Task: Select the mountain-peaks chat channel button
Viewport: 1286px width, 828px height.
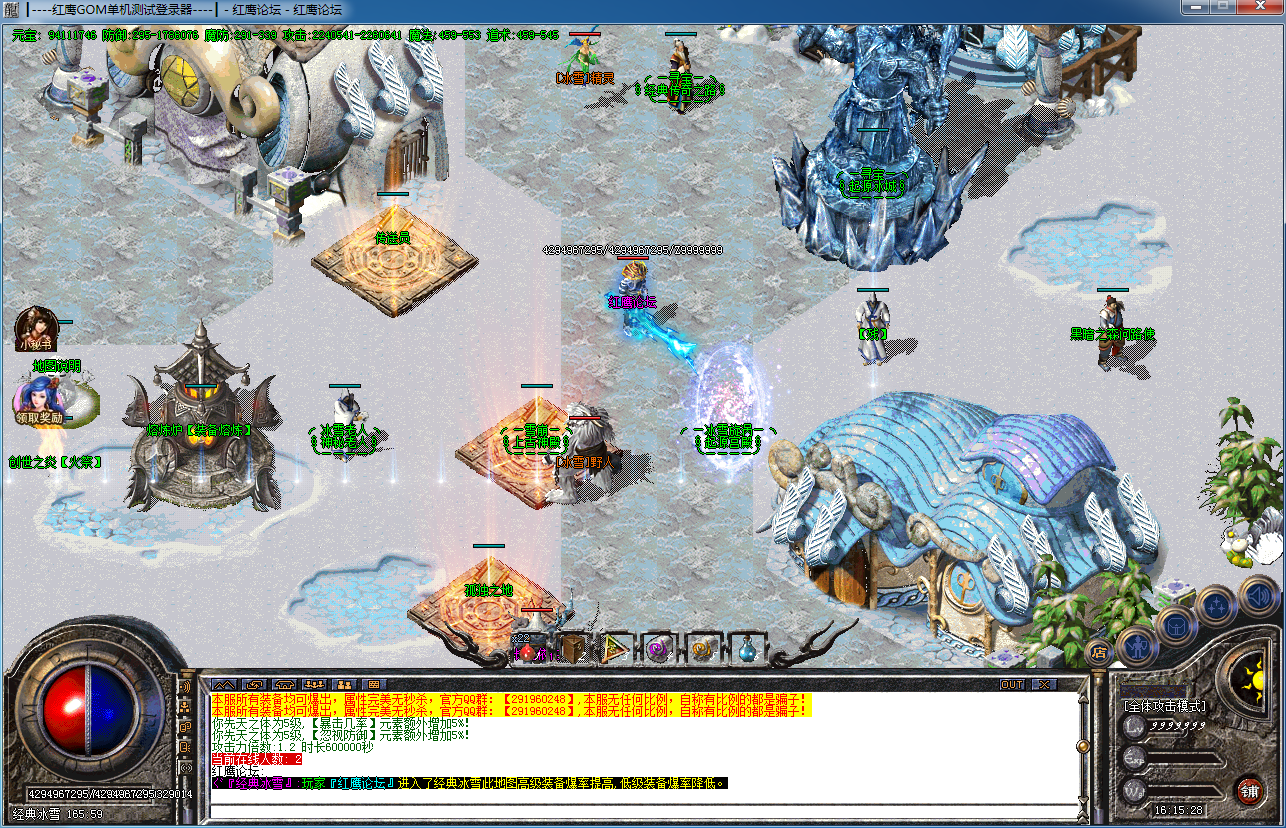Action: (x=222, y=685)
